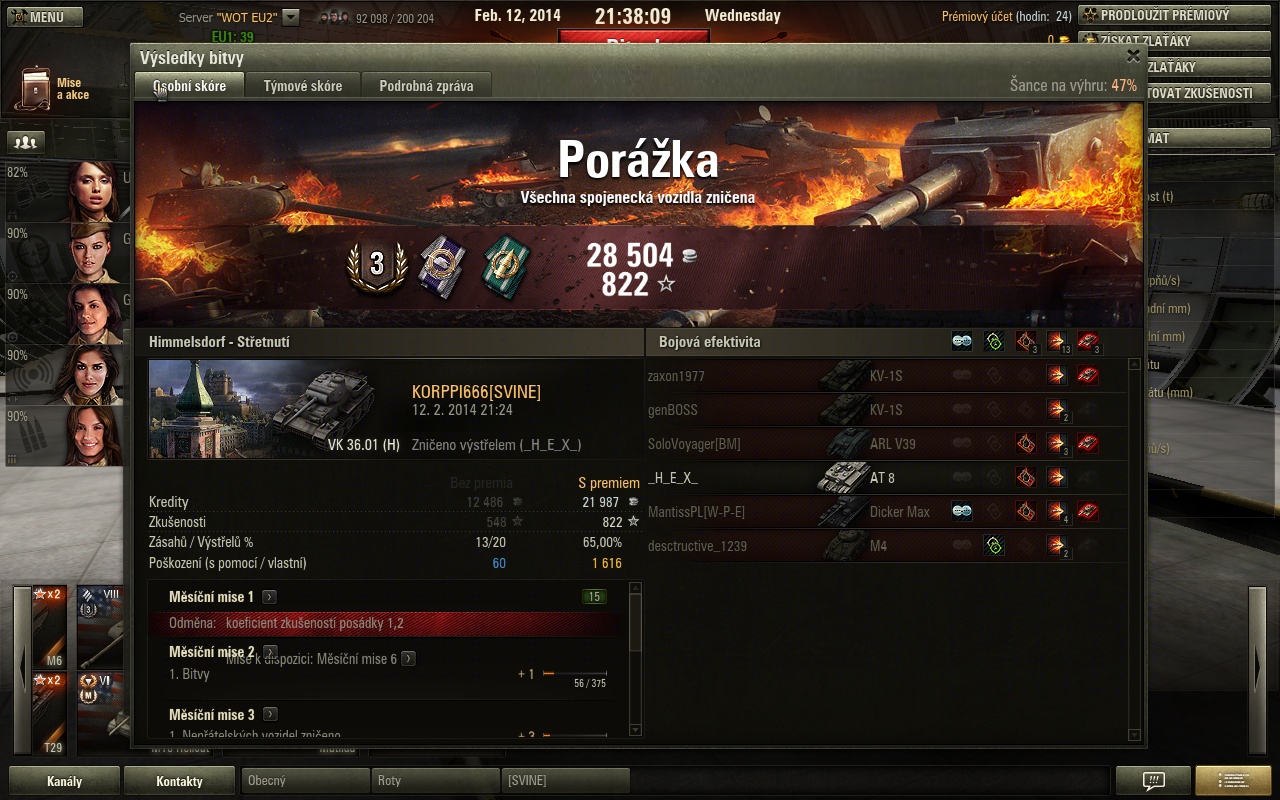Expand Měsíční mise 1 details

(x=269, y=597)
